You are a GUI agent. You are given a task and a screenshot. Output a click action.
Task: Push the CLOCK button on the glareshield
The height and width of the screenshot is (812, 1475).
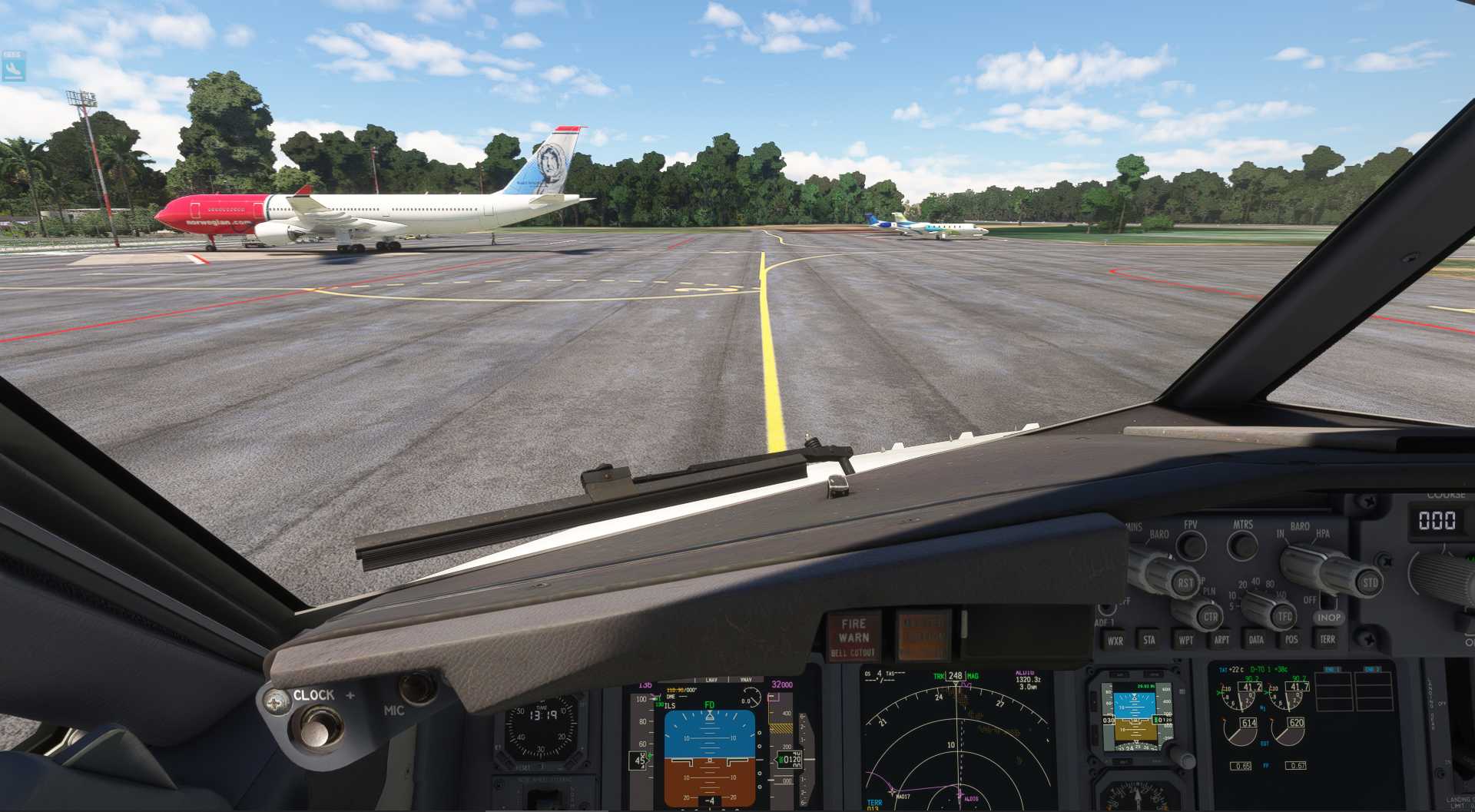(318, 725)
